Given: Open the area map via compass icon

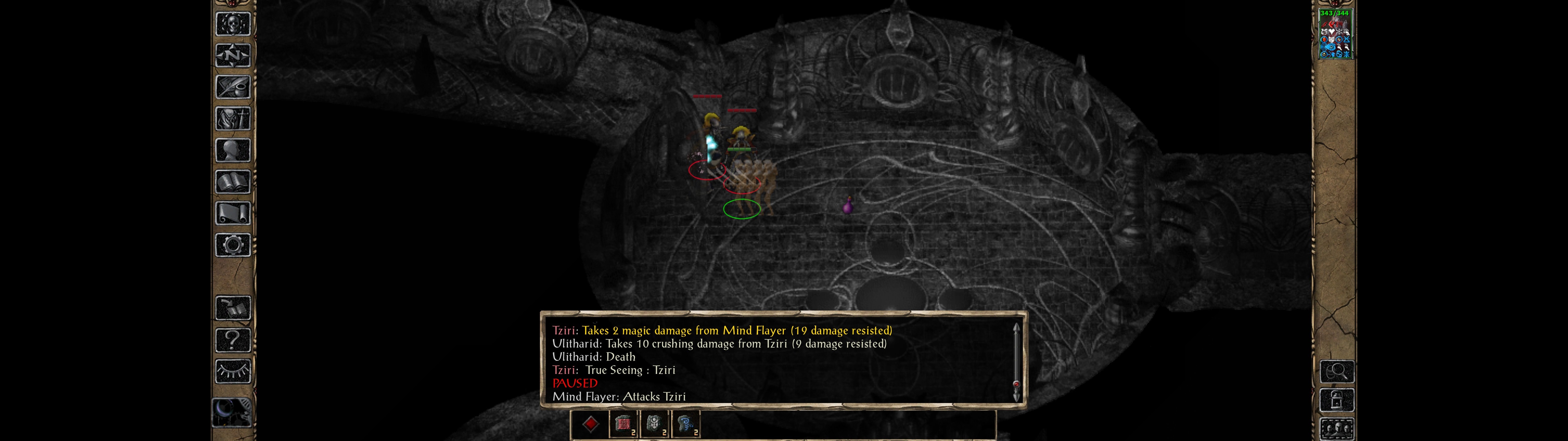Looking at the screenshot, I should point(233,55).
